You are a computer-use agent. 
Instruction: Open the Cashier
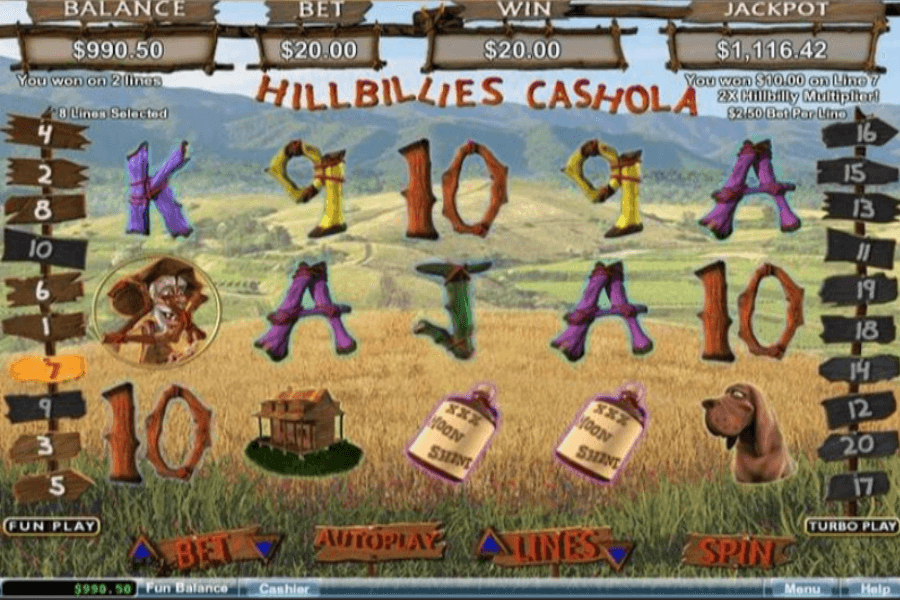[283, 589]
